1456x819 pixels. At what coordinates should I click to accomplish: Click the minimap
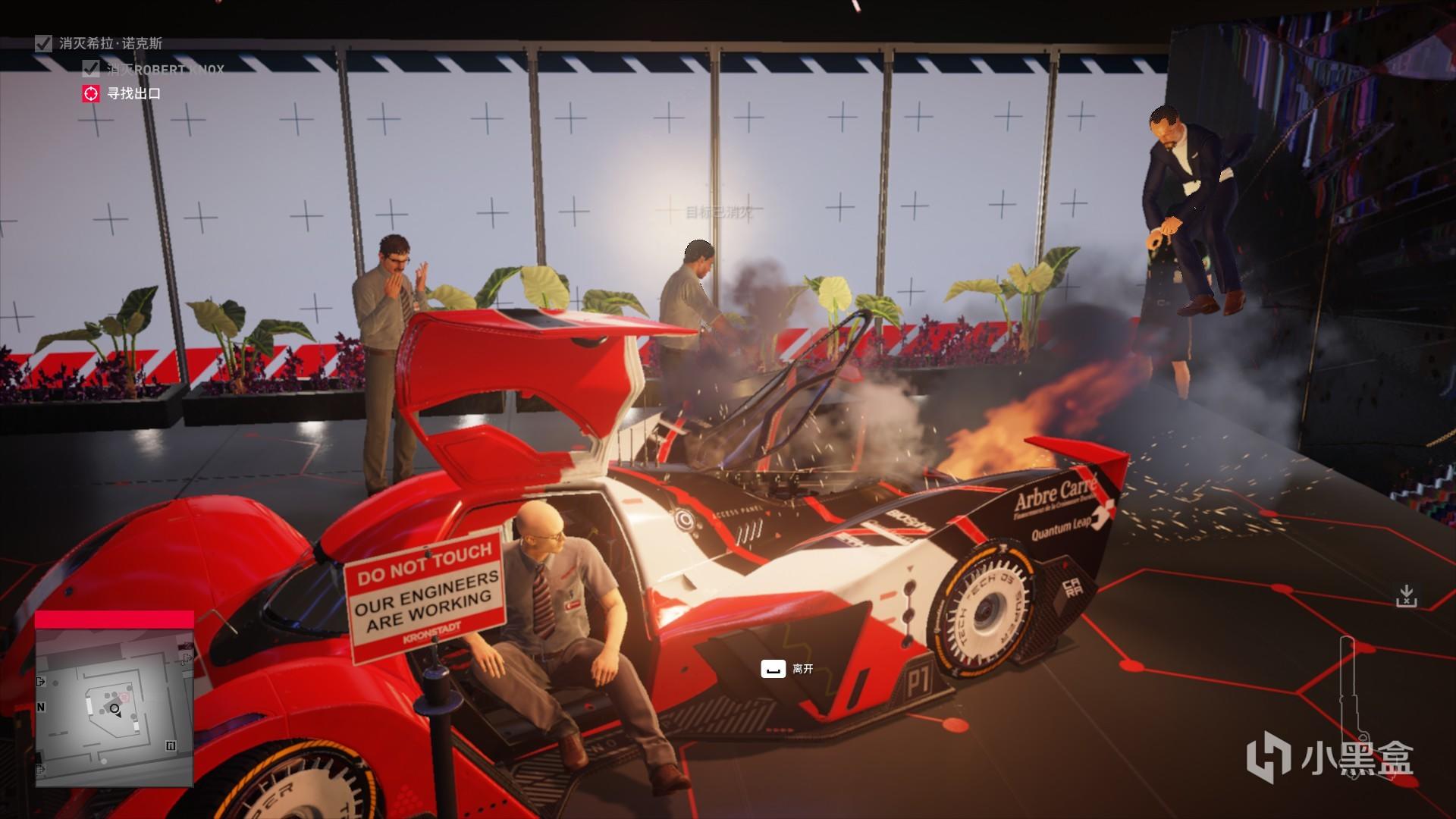[x=114, y=707]
